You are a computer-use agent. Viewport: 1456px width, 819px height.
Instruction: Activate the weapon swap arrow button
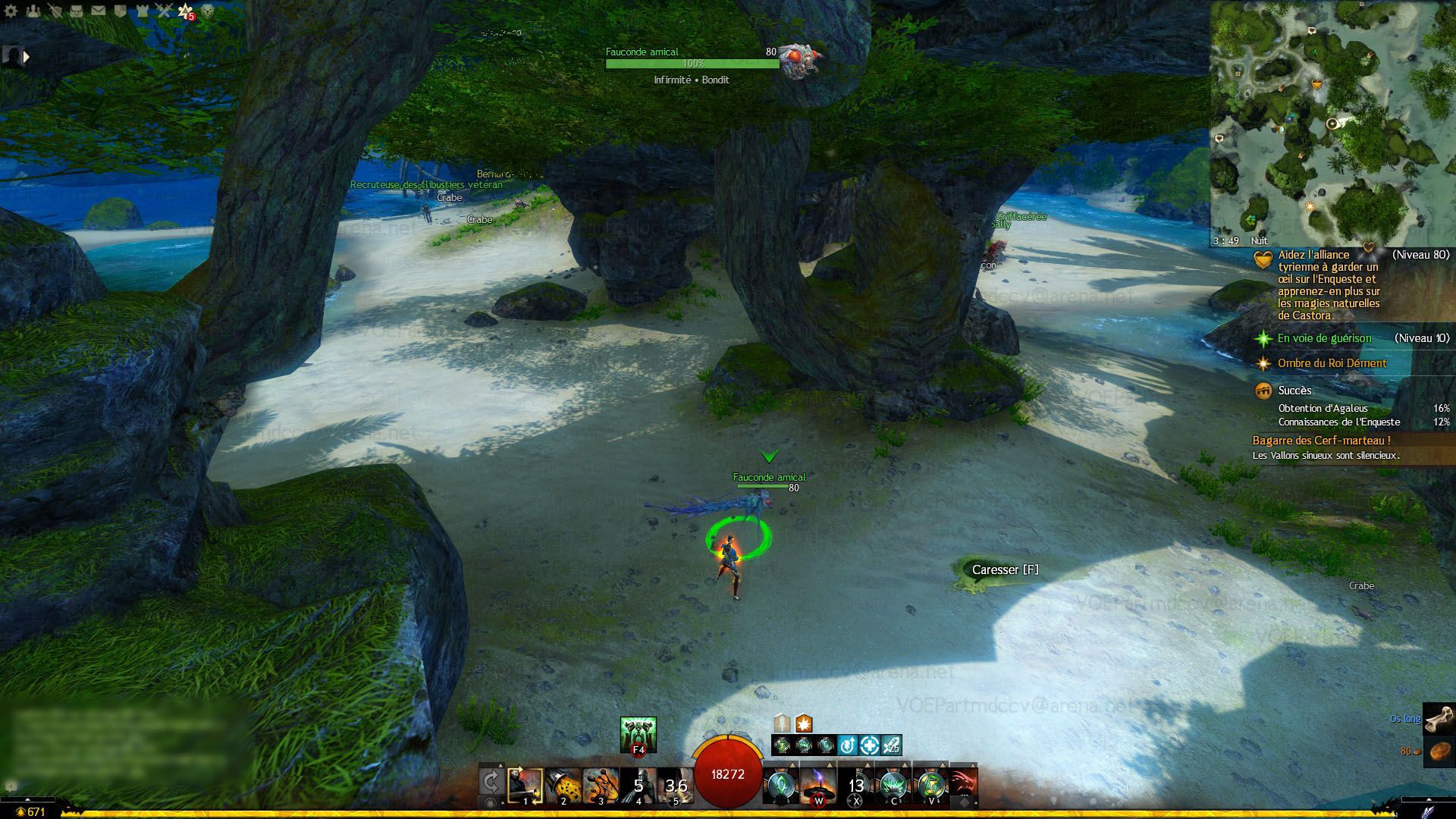coord(491,783)
